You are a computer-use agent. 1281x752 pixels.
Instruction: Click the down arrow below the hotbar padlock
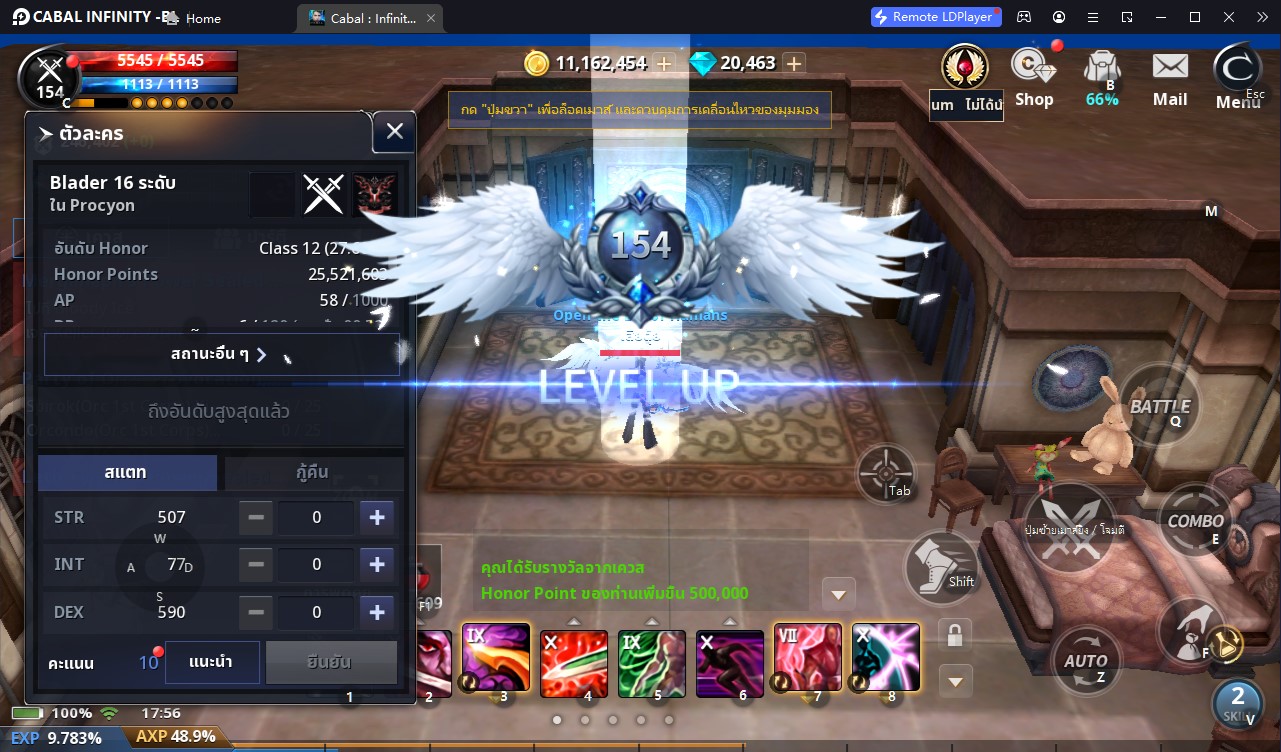click(954, 681)
